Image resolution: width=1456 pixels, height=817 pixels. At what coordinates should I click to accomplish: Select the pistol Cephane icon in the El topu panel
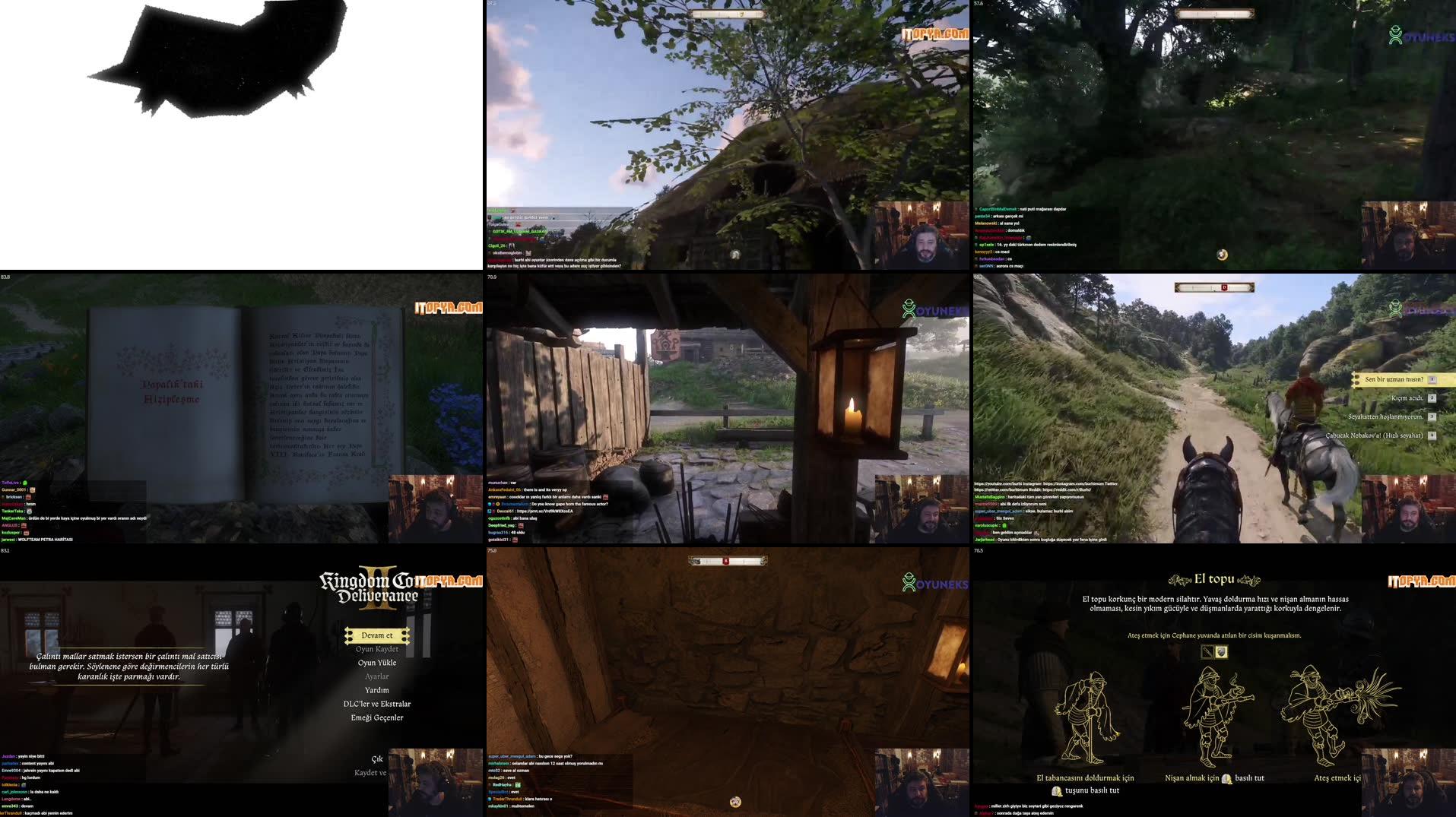[x=1207, y=651]
